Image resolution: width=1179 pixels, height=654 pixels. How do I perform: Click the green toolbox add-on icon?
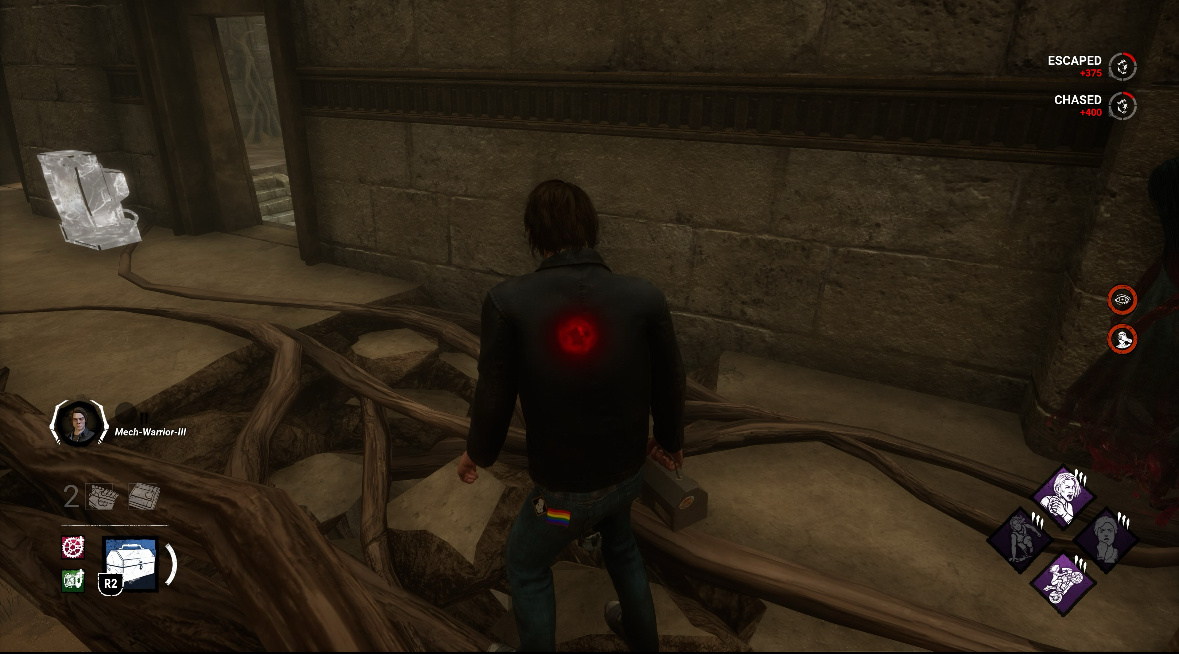click(x=72, y=580)
